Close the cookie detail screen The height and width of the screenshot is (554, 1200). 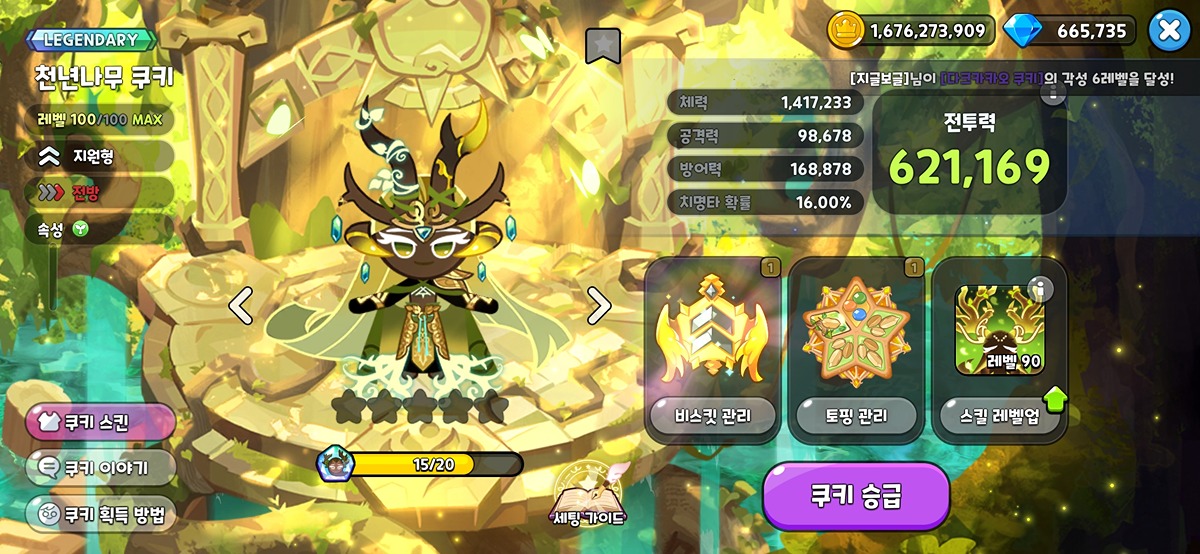coord(1168,31)
